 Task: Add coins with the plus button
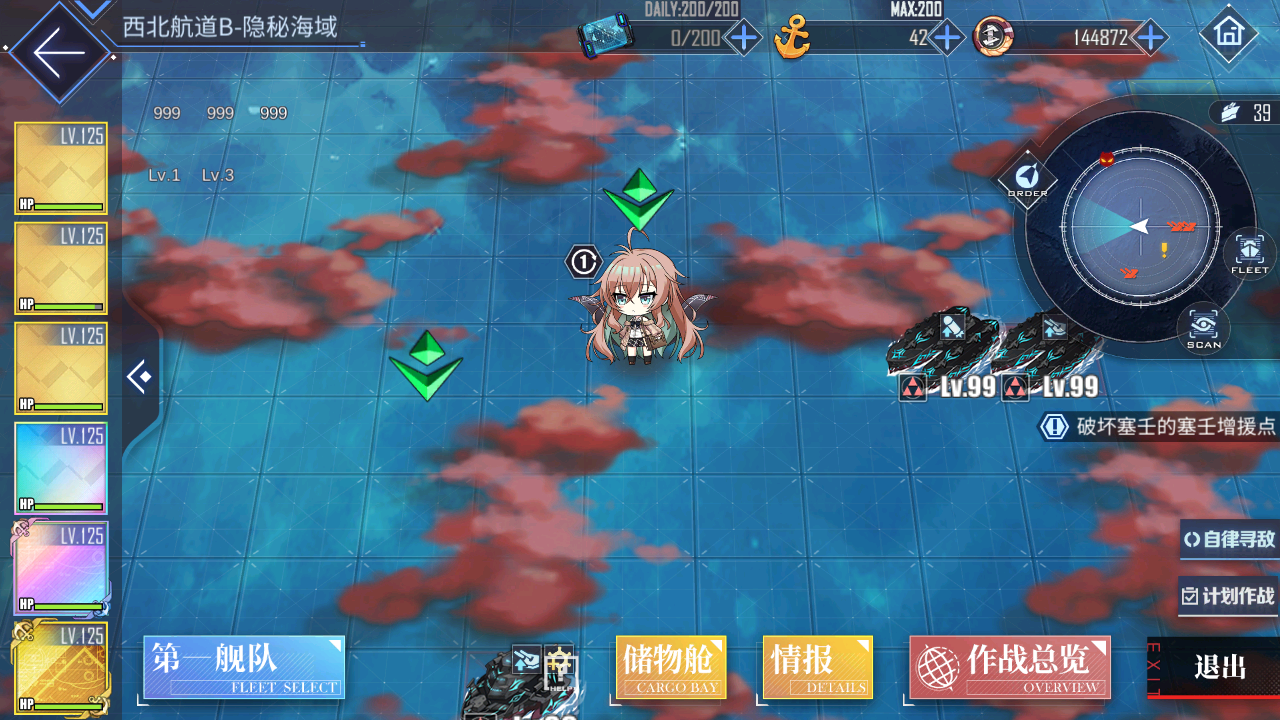pyautogui.click(x=1151, y=39)
